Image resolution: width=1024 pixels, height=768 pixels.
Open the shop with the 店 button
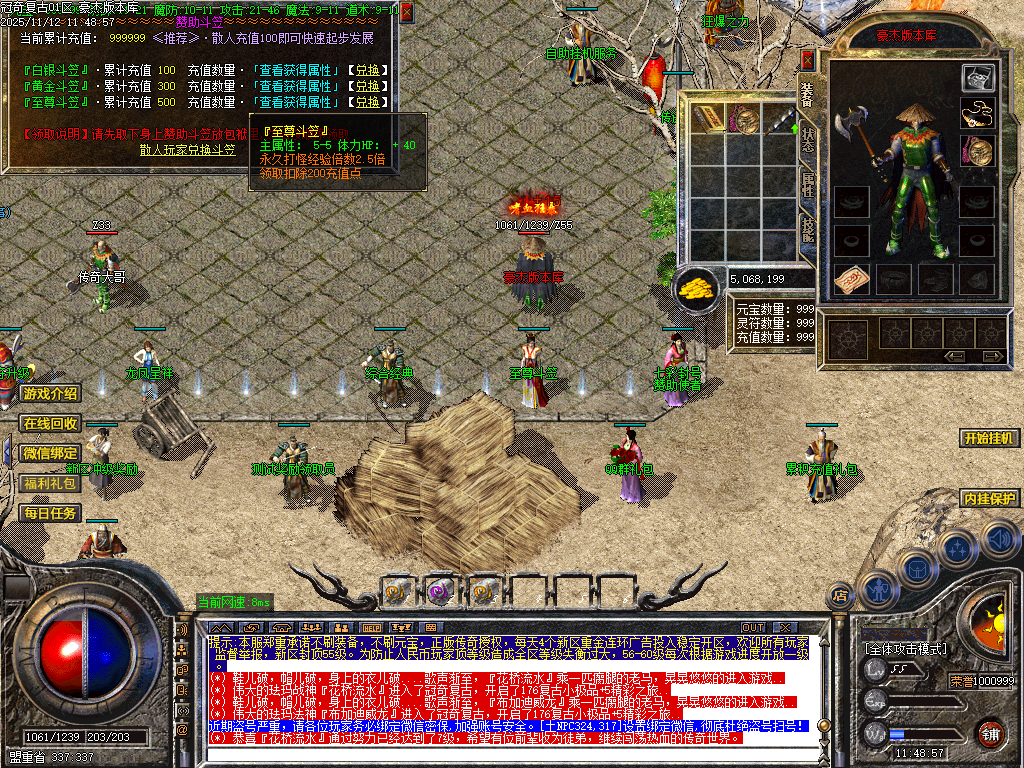(840, 597)
